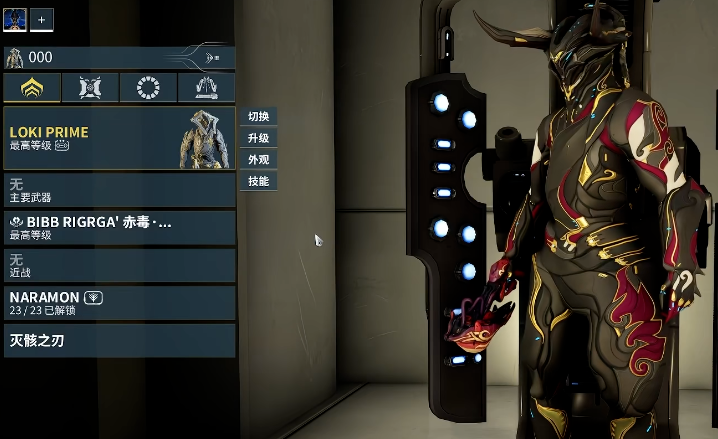Switch to the second crossed-blades equipment tab
The height and width of the screenshot is (439, 718).
pyautogui.click(x=90, y=89)
